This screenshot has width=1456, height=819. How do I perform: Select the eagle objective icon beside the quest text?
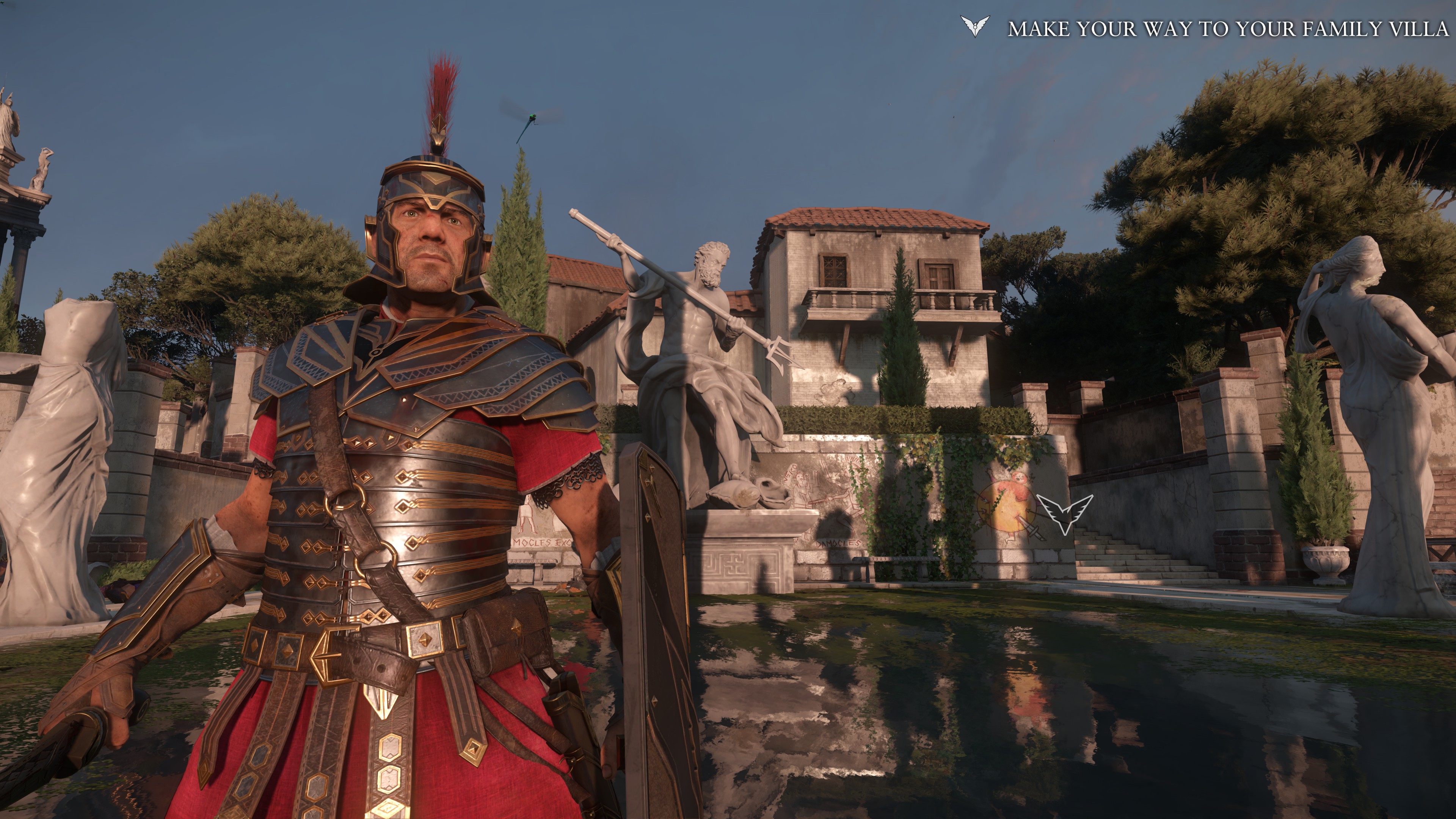(x=975, y=27)
